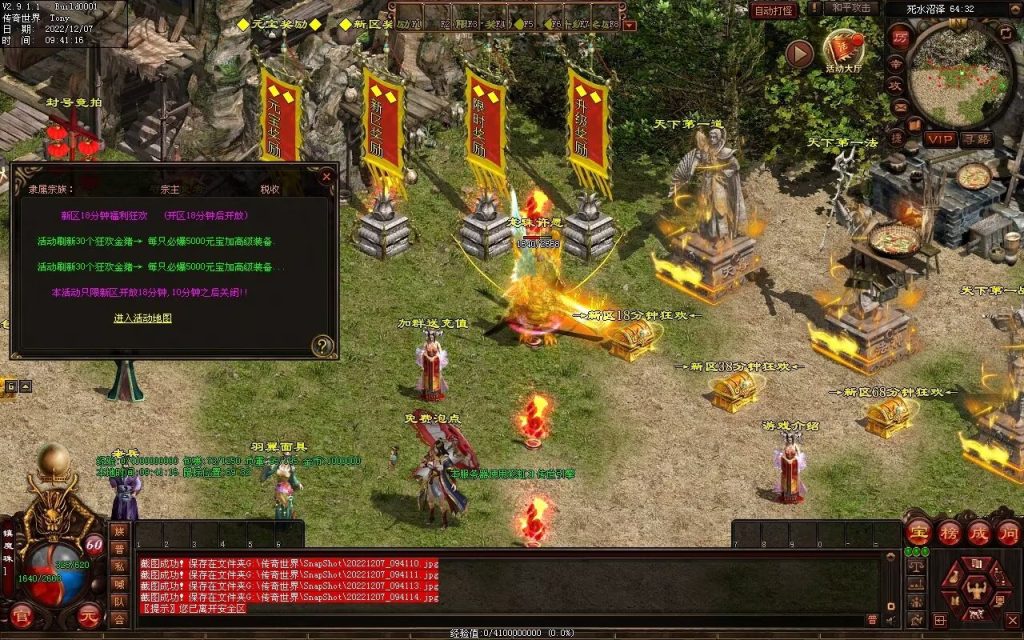Screen dimensions: 1024x640
Task: Activate the 寻路 pathfinding button
Action: pos(977,139)
